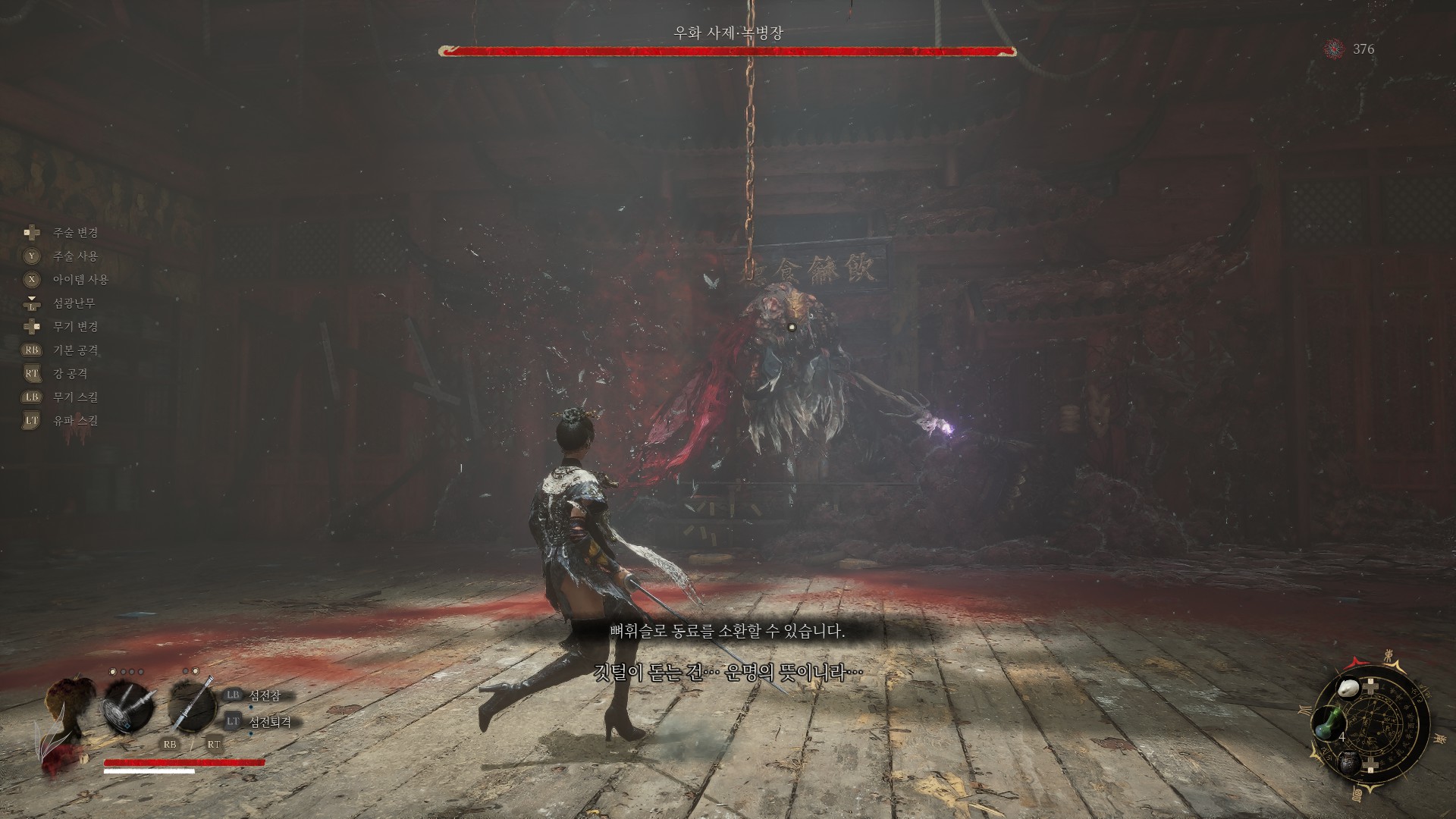This screenshot has width=1456, height=819.
Task: Select the long sword weapon slot
Action: coord(193,706)
